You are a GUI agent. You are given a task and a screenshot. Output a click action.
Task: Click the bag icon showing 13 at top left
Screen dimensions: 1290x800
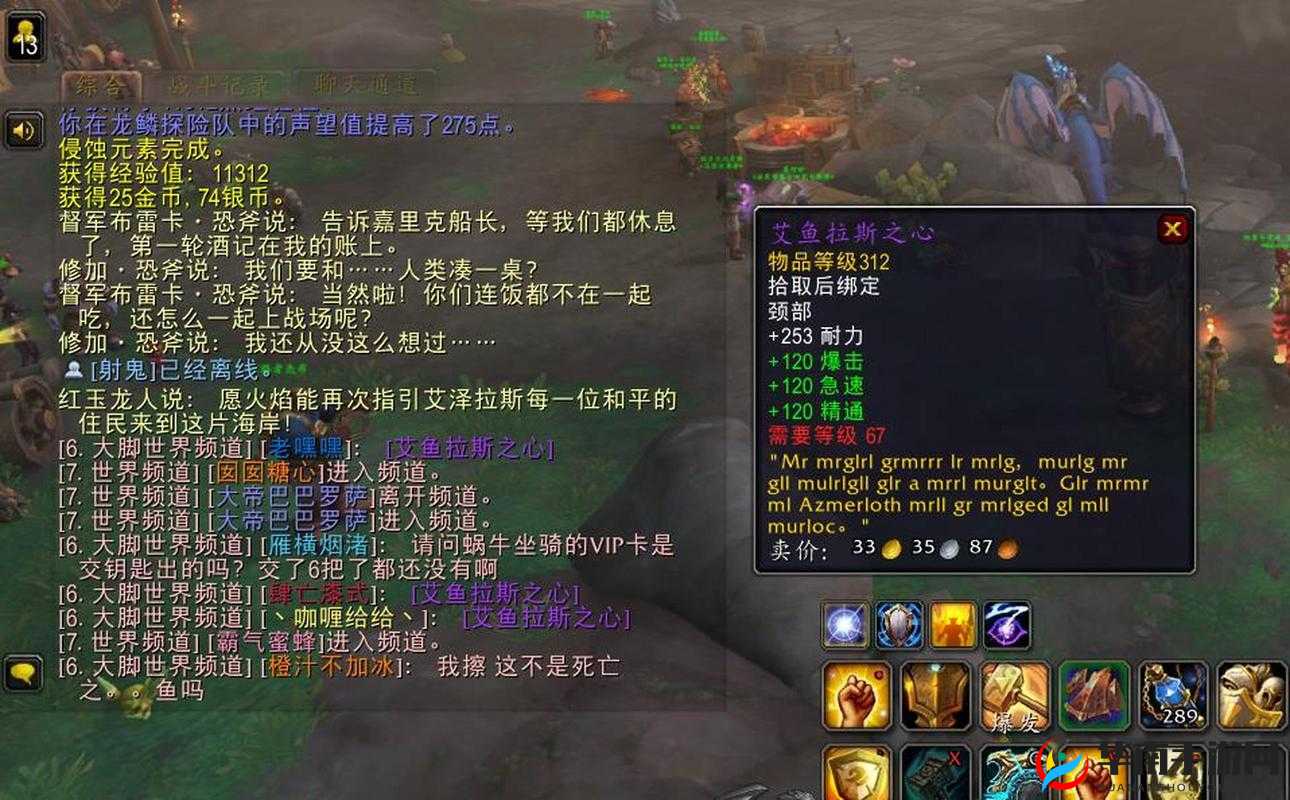[x=24, y=38]
